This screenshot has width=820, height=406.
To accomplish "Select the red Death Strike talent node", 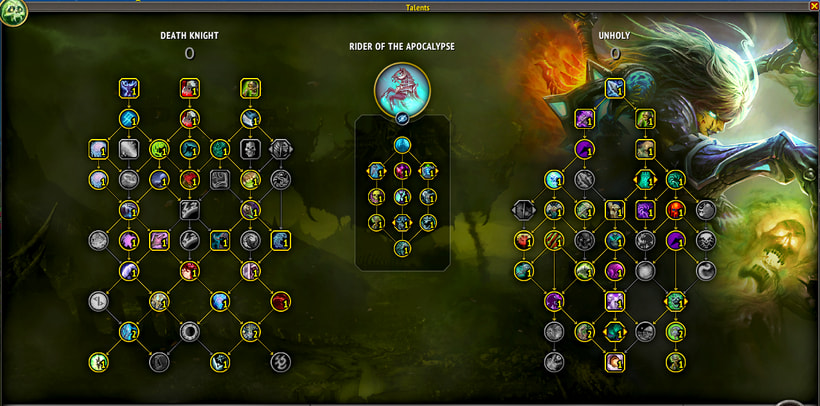I will (x=189, y=89).
